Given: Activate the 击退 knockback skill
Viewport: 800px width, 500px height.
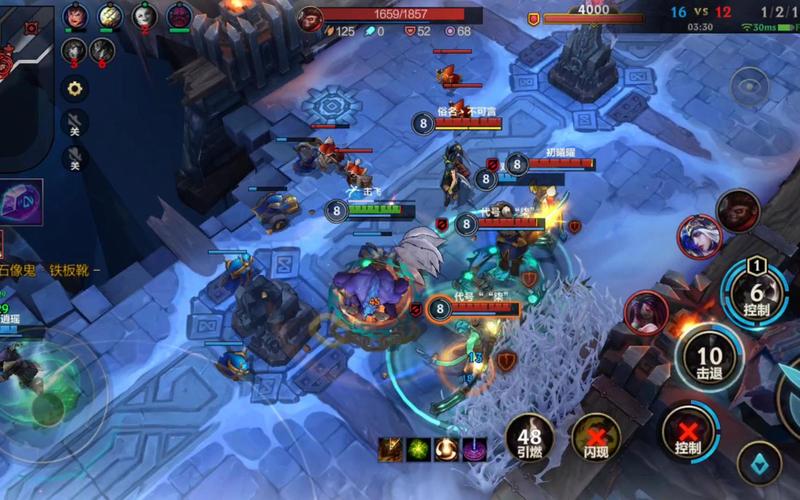Looking at the screenshot, I should pos(709,358).
